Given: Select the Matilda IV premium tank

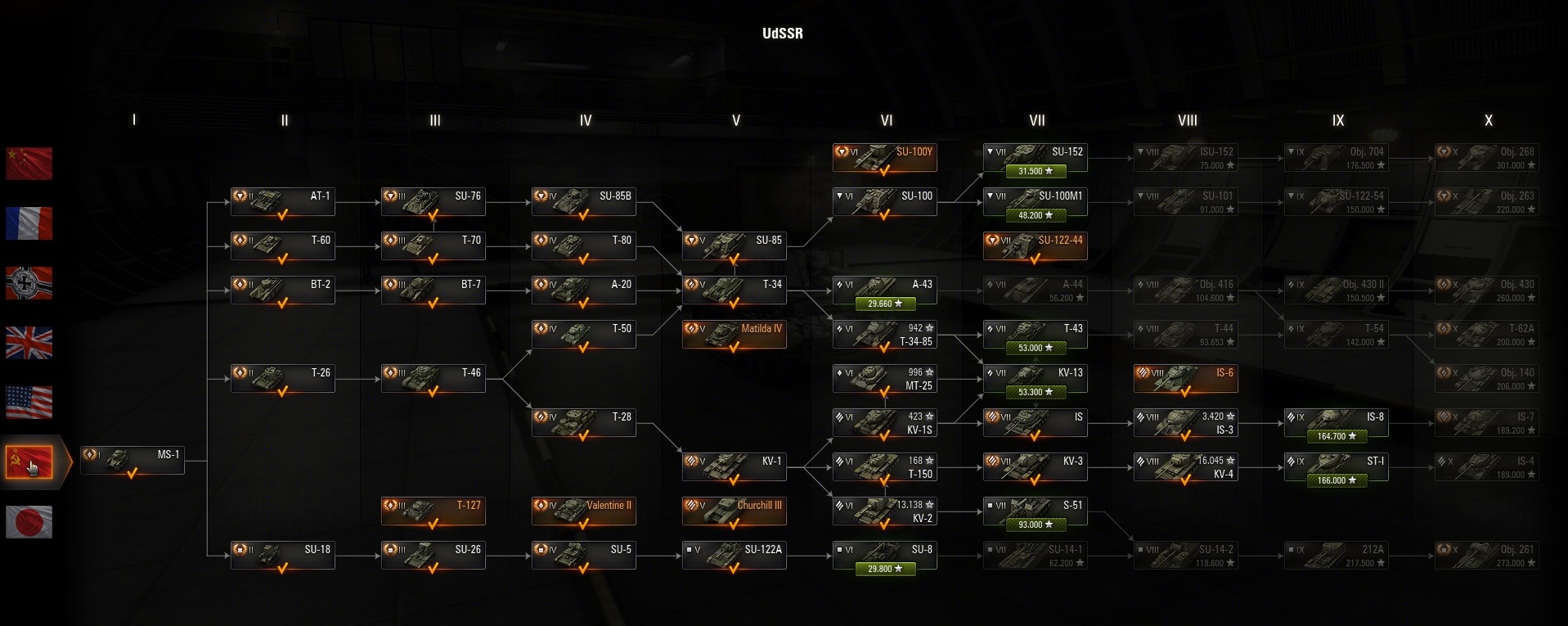Looking at the screenshot, I should (x=734, y=334).
